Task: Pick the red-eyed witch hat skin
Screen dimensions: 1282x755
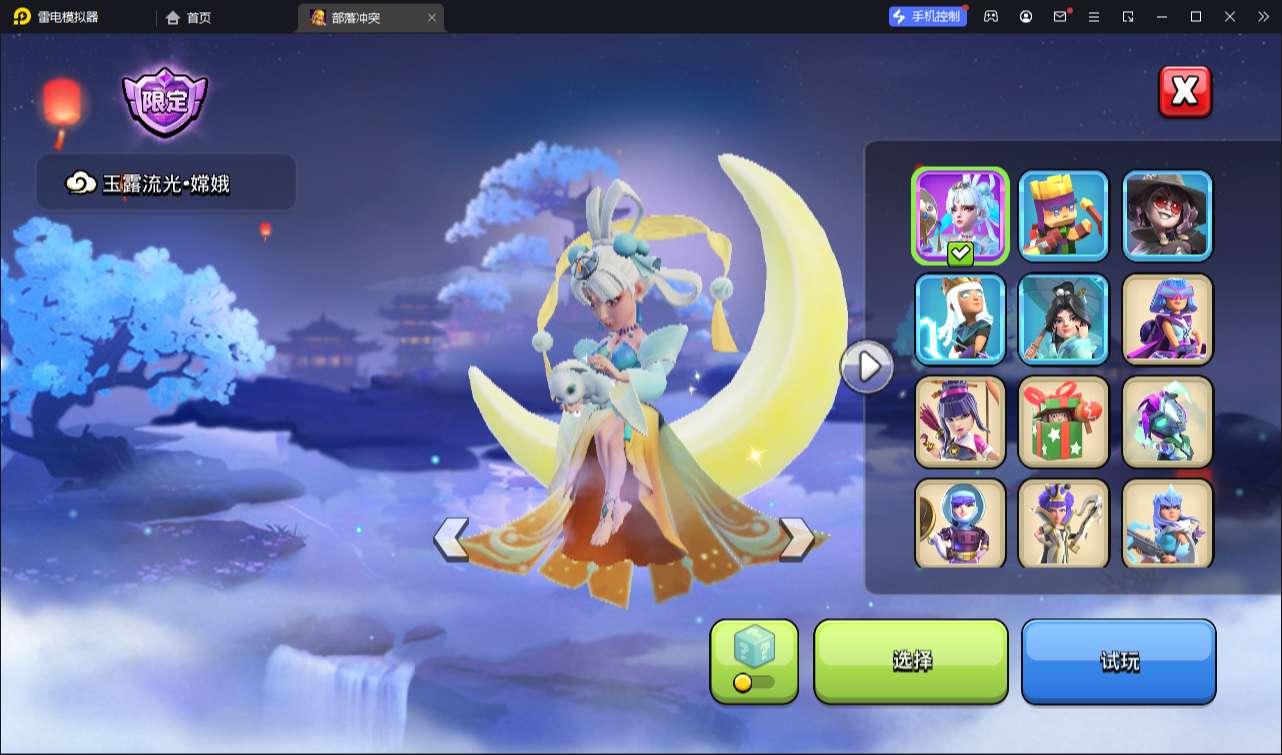Action: (1167, 214)
